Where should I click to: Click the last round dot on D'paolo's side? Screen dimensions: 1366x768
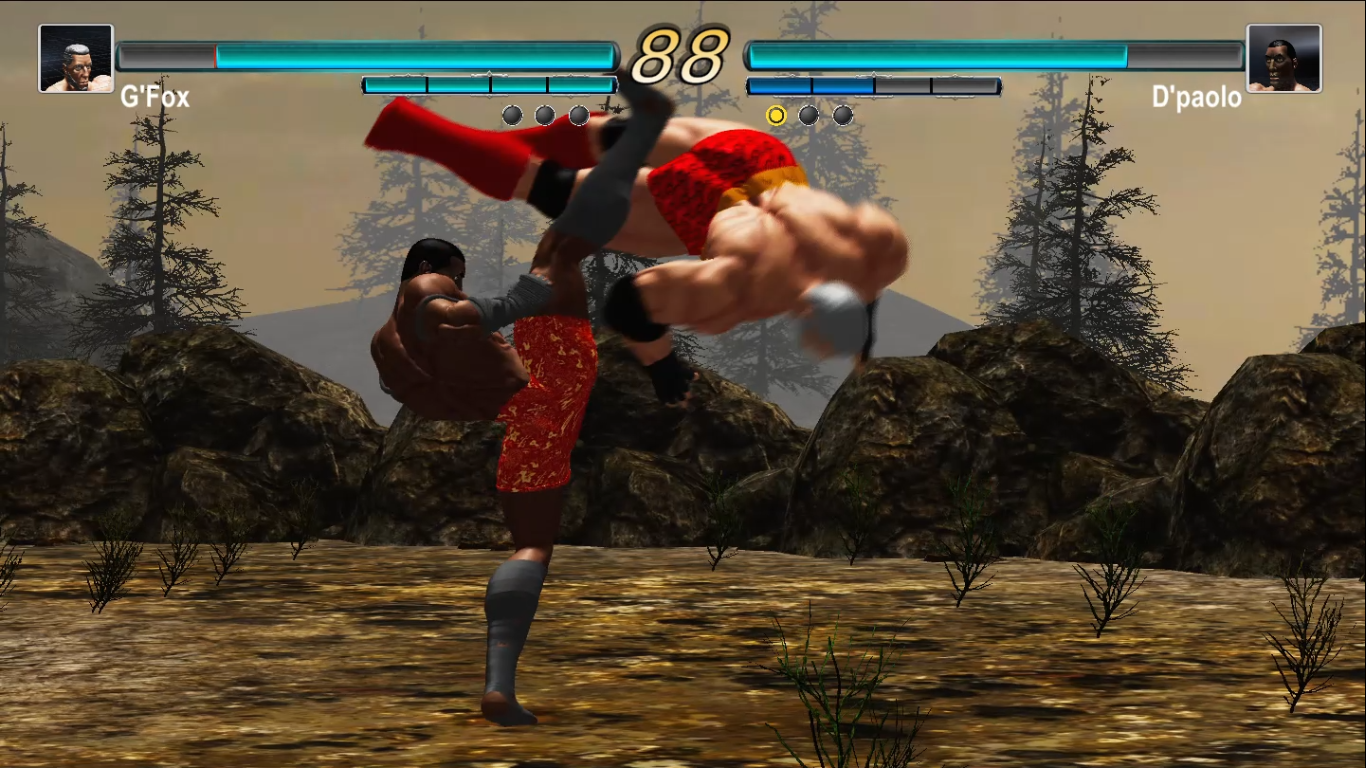[x=842, y=115]
